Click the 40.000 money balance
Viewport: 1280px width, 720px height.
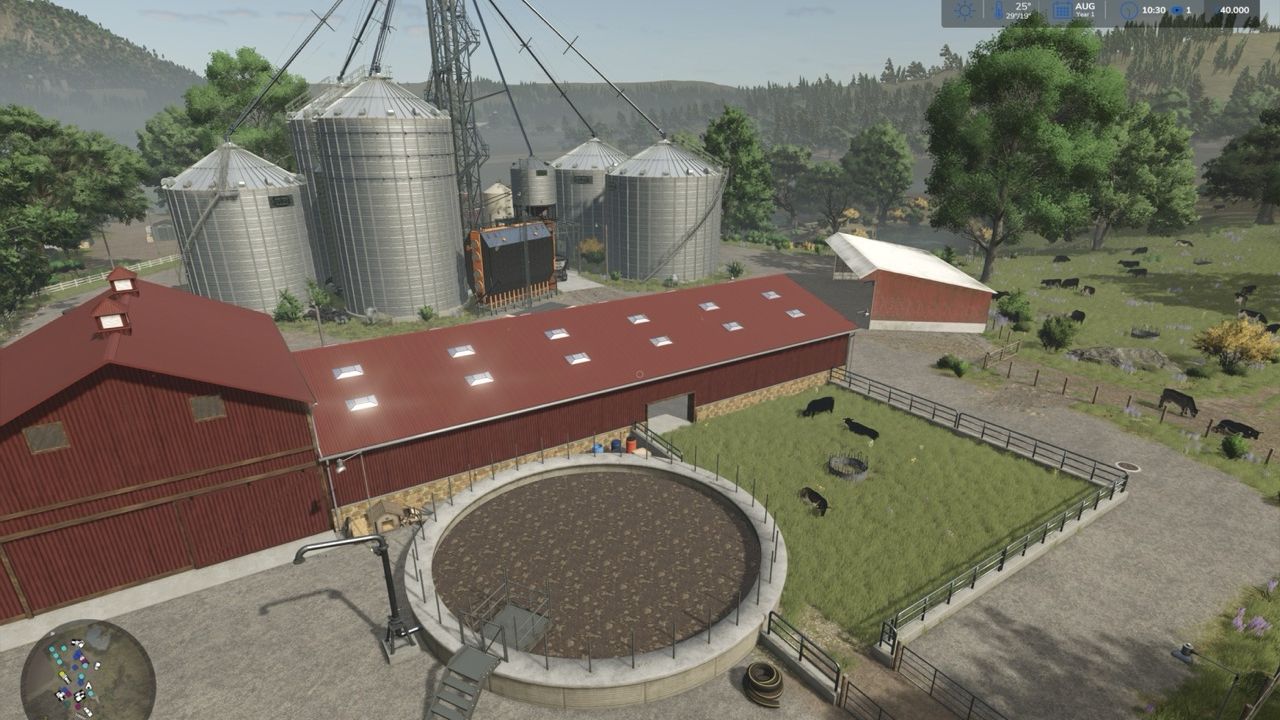point(1236,10)
